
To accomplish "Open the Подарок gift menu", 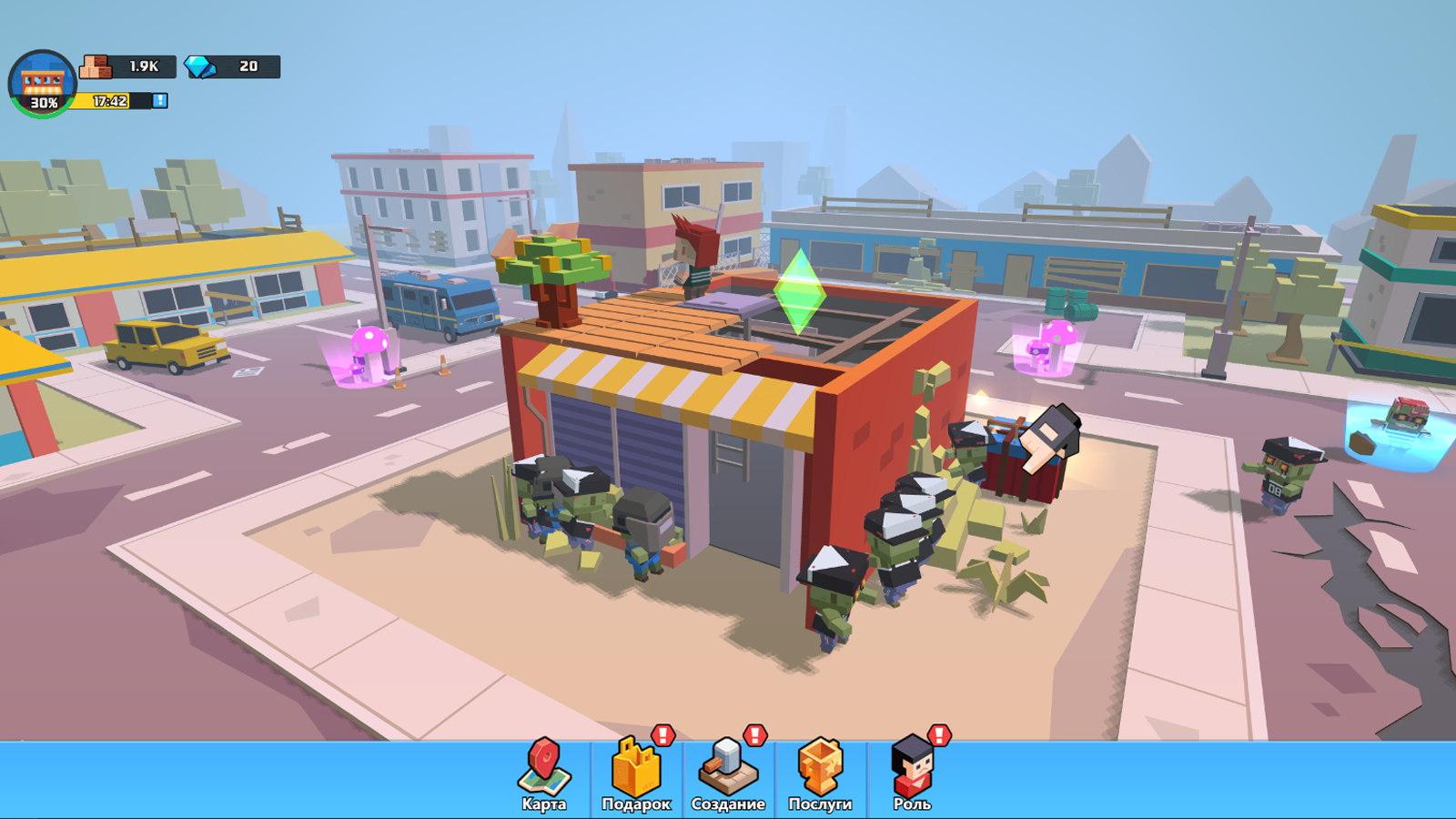I will point(637,773).
